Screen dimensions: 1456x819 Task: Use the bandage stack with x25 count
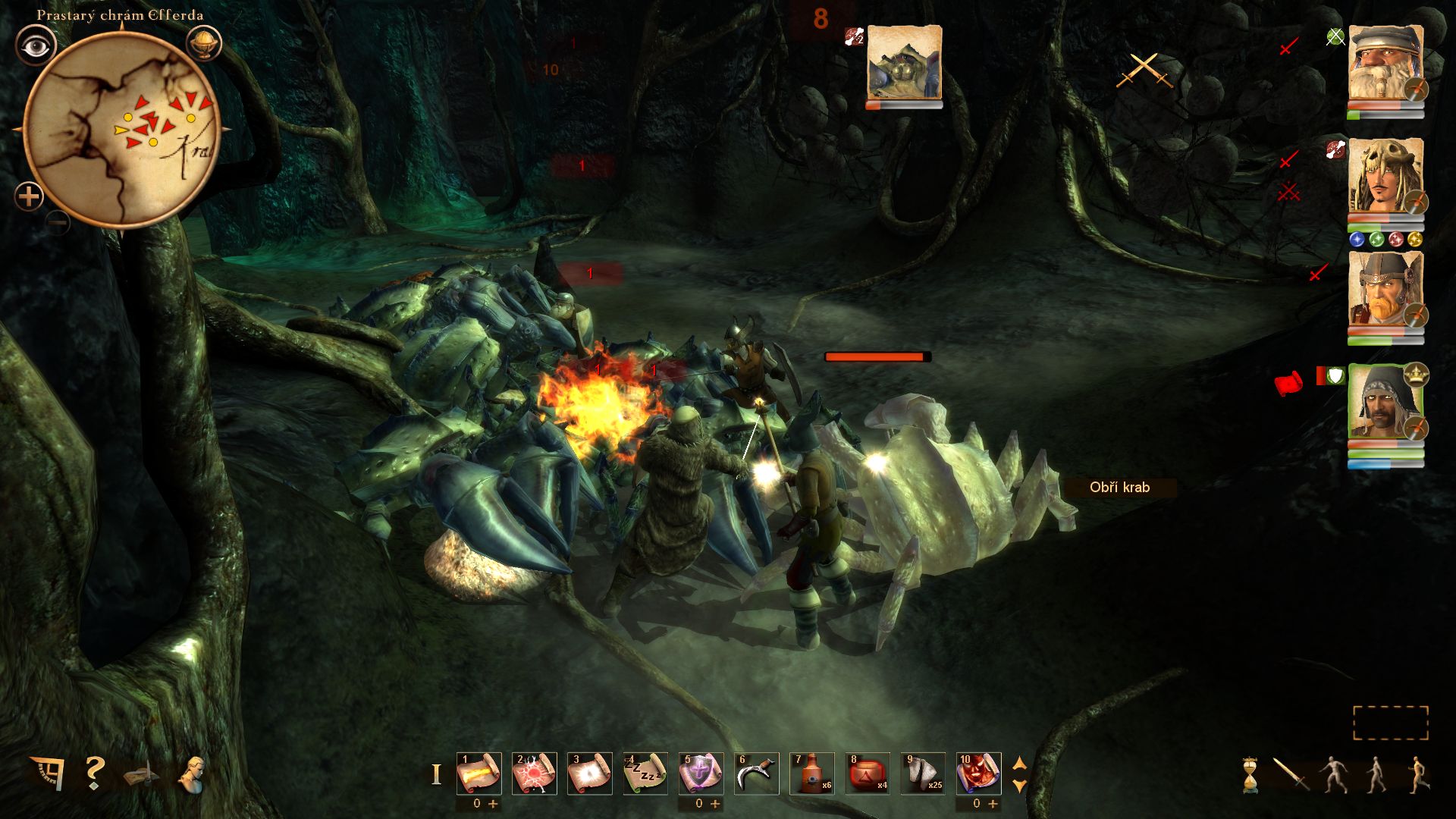click(923, 773)
